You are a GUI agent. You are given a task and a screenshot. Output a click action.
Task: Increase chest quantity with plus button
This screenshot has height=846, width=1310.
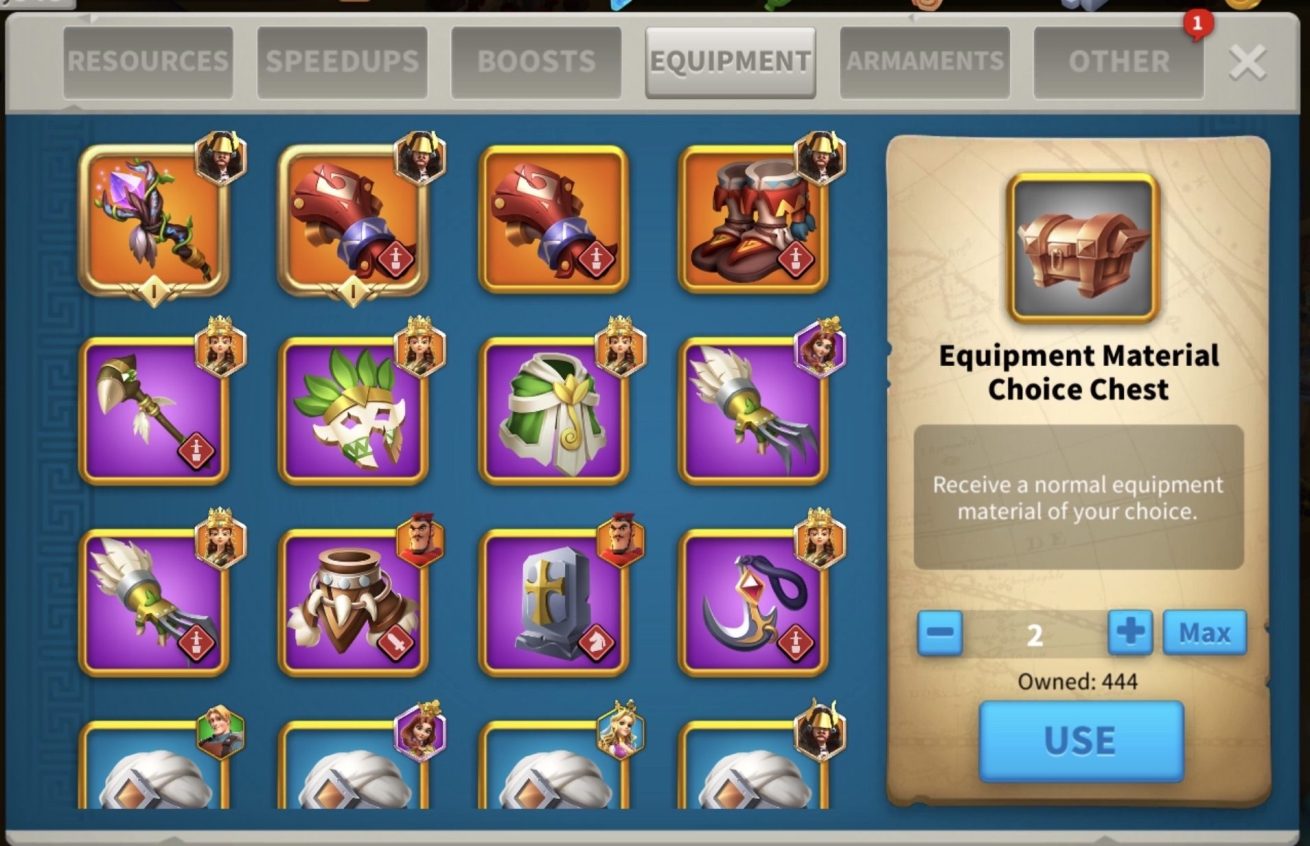[1130, 632]
